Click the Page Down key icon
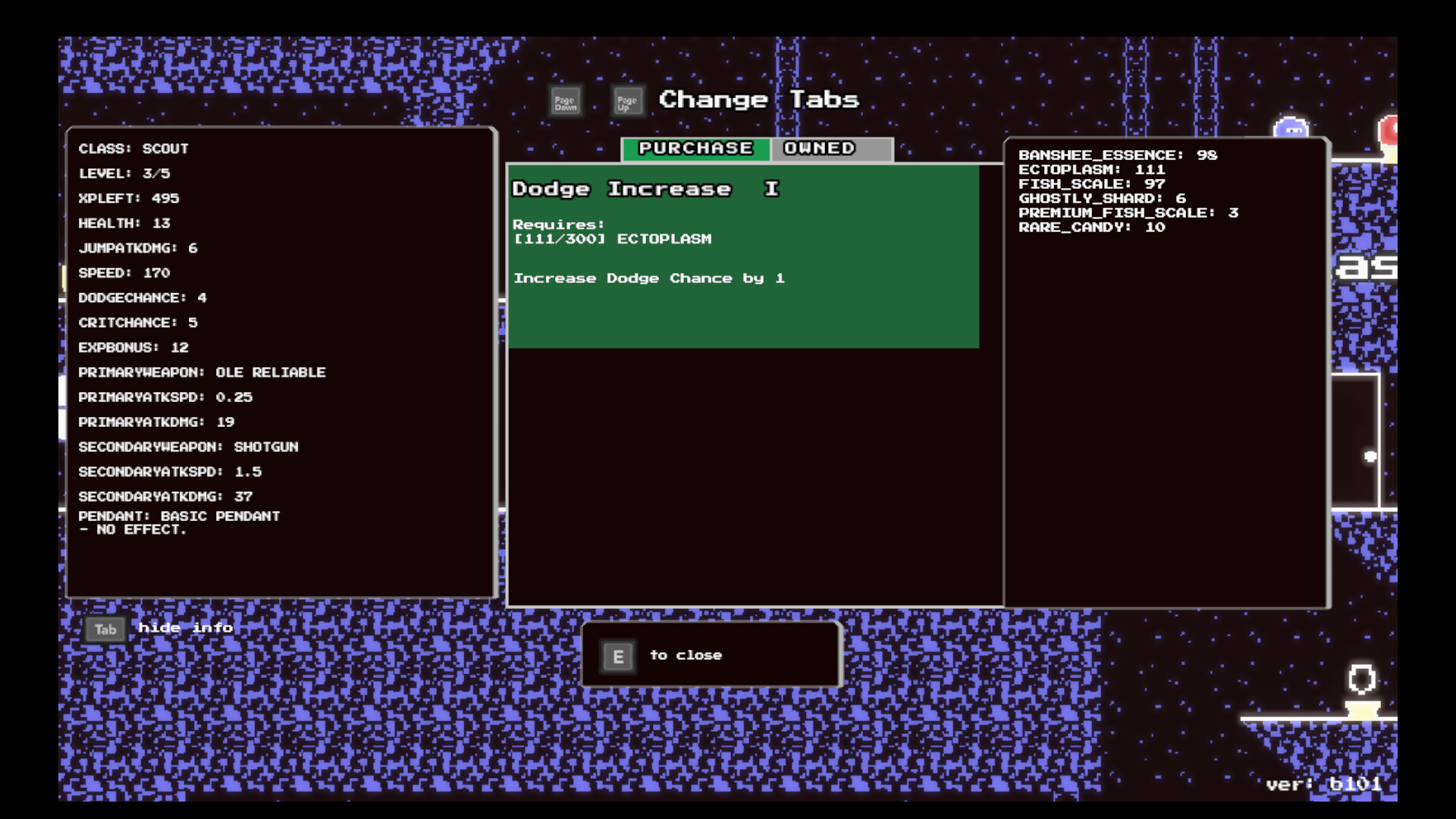The image size is (1456, 819). [x=565, y=99]
